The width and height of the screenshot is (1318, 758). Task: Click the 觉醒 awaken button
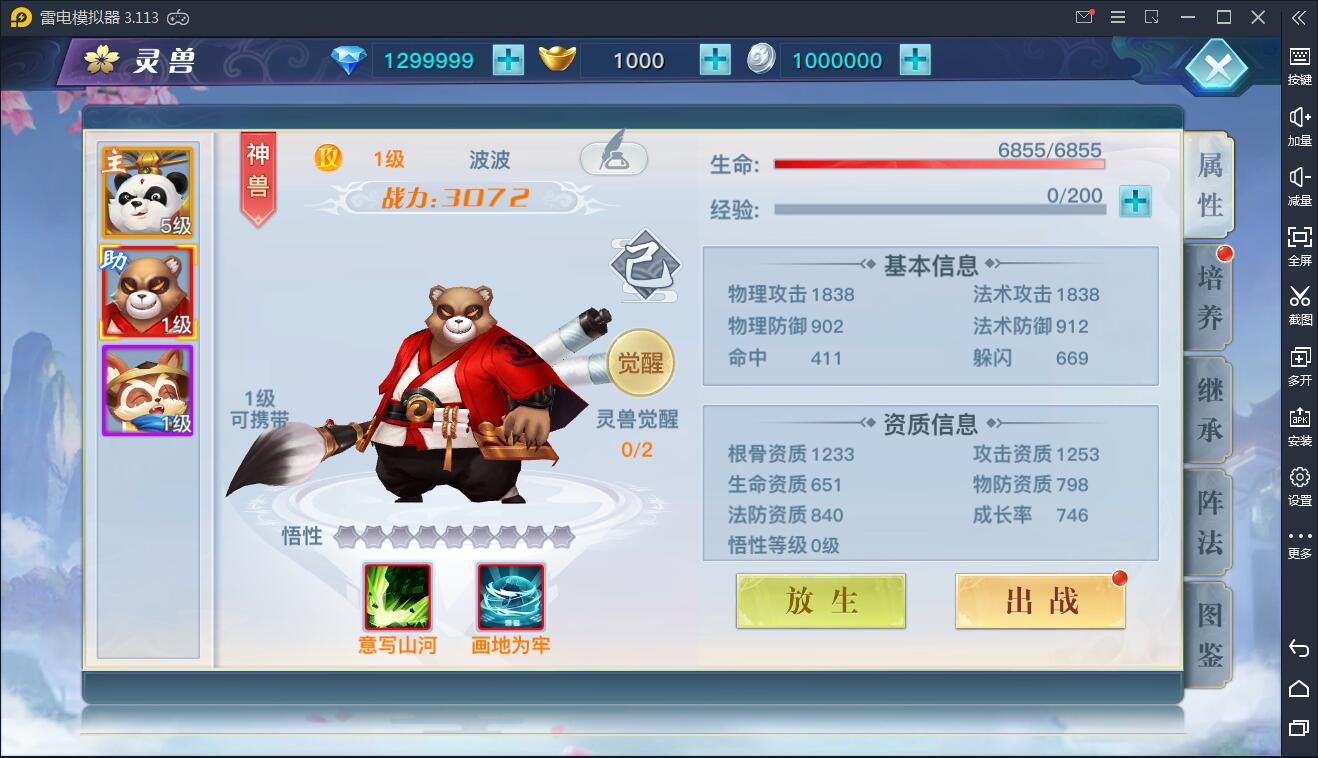pos(643,362)
